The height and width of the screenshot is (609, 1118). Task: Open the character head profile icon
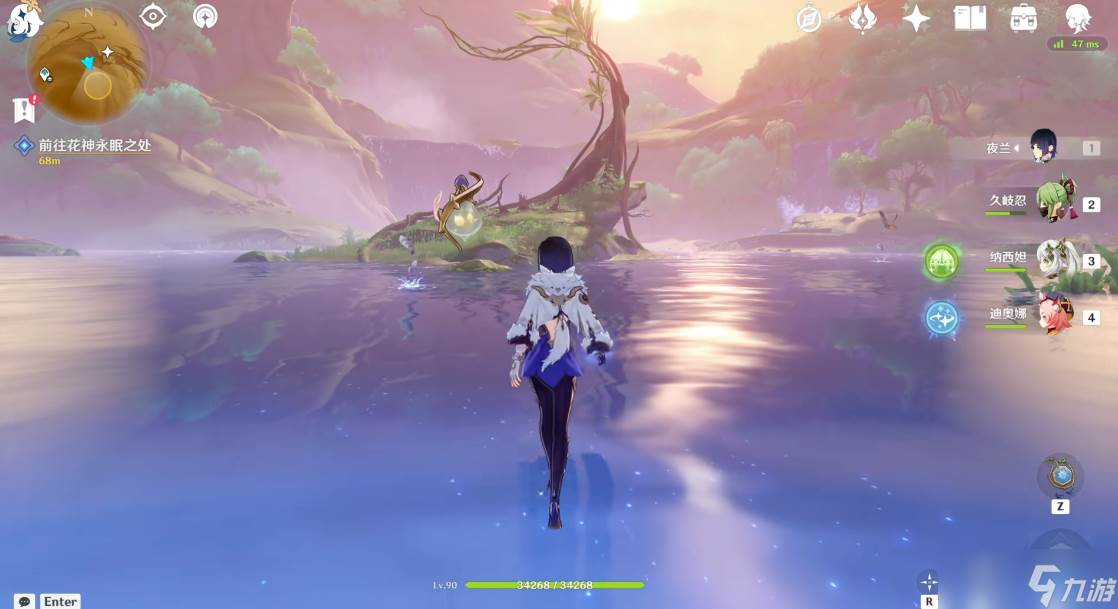1077,18
